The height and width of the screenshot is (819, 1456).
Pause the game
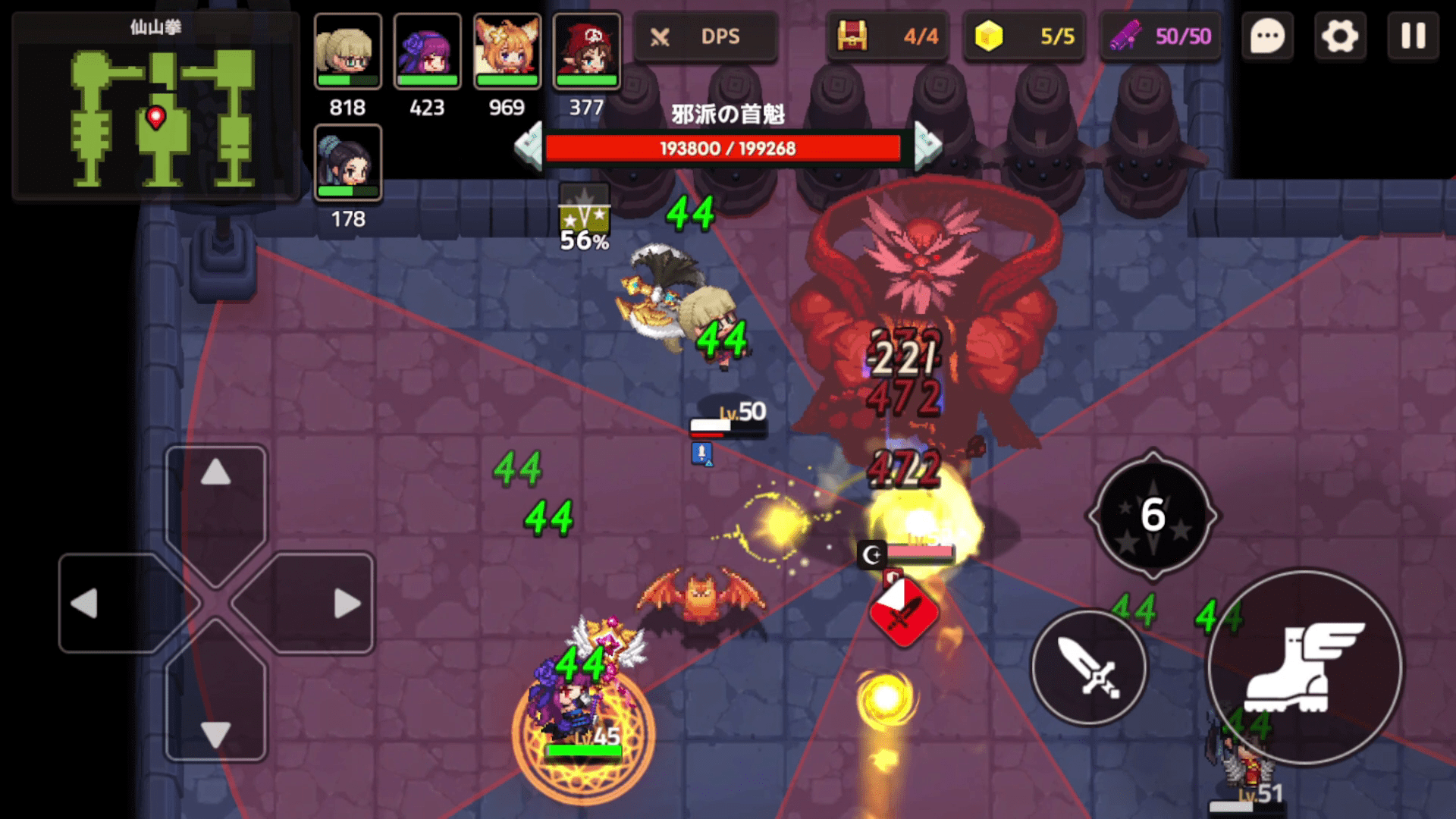pyautogui.click(x=1413, y=36)
